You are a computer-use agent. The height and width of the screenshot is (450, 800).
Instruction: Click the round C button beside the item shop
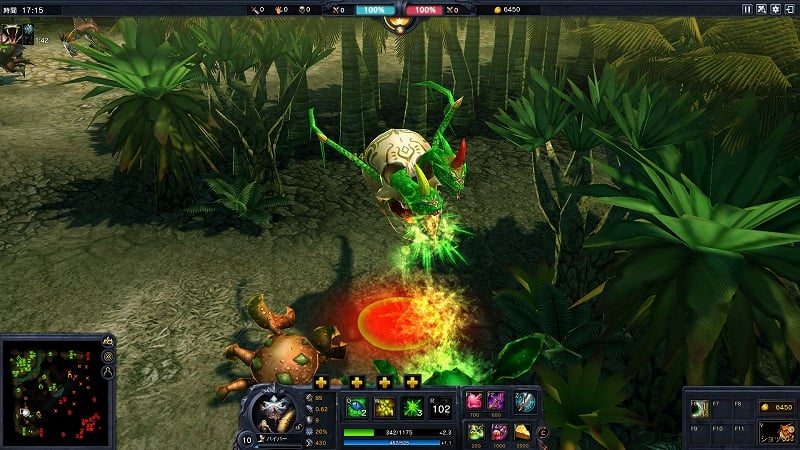coord(543,432)
